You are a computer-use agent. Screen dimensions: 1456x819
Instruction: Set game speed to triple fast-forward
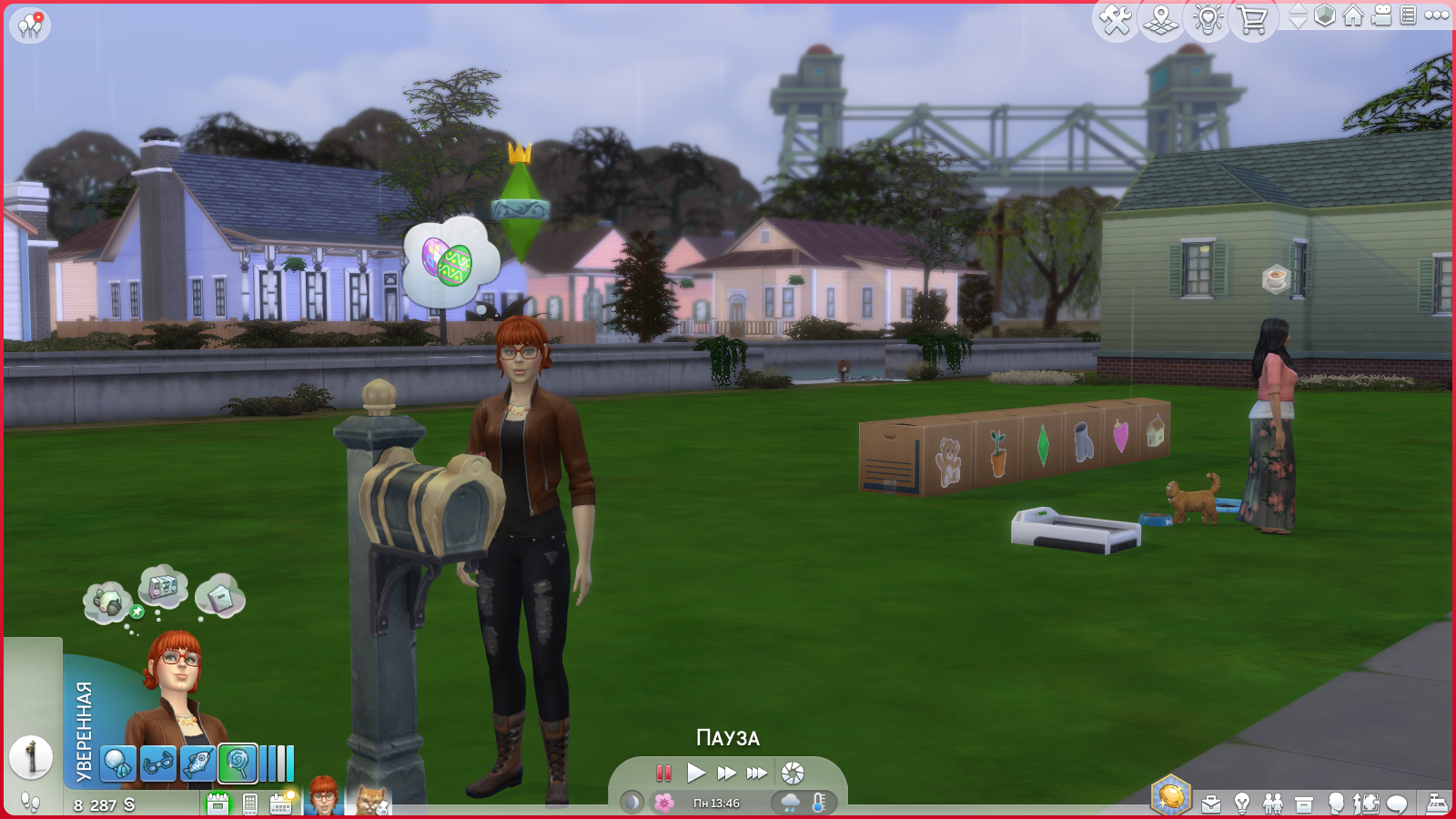point(757,773)
